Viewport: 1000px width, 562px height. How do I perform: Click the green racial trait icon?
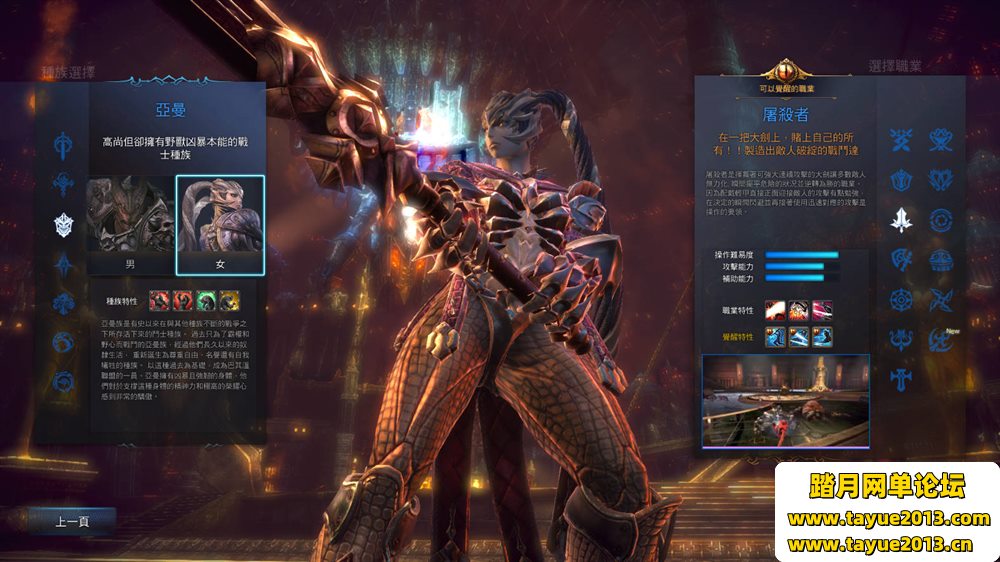(208, 300)
